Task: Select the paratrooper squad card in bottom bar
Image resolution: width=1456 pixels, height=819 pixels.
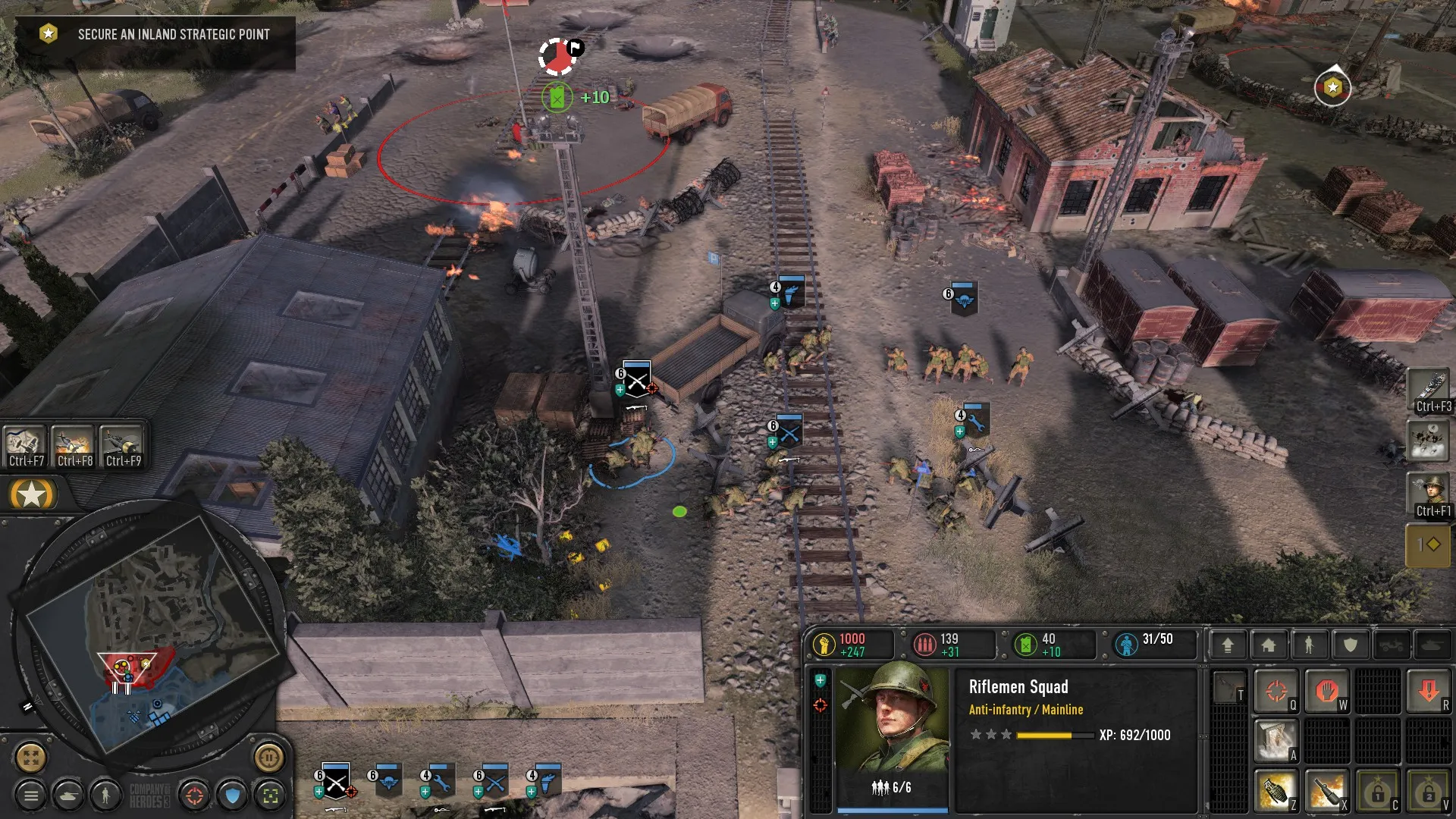Action: tap(389, 781)
